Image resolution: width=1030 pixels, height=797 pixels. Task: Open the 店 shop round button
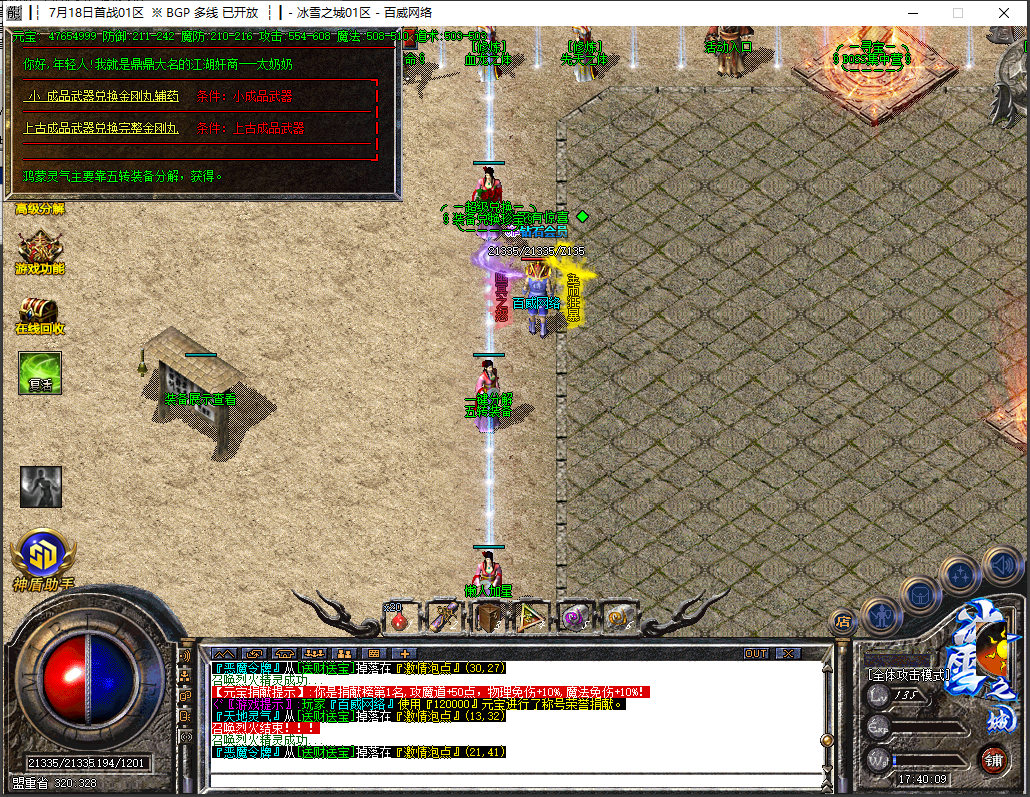coord(843,621)
